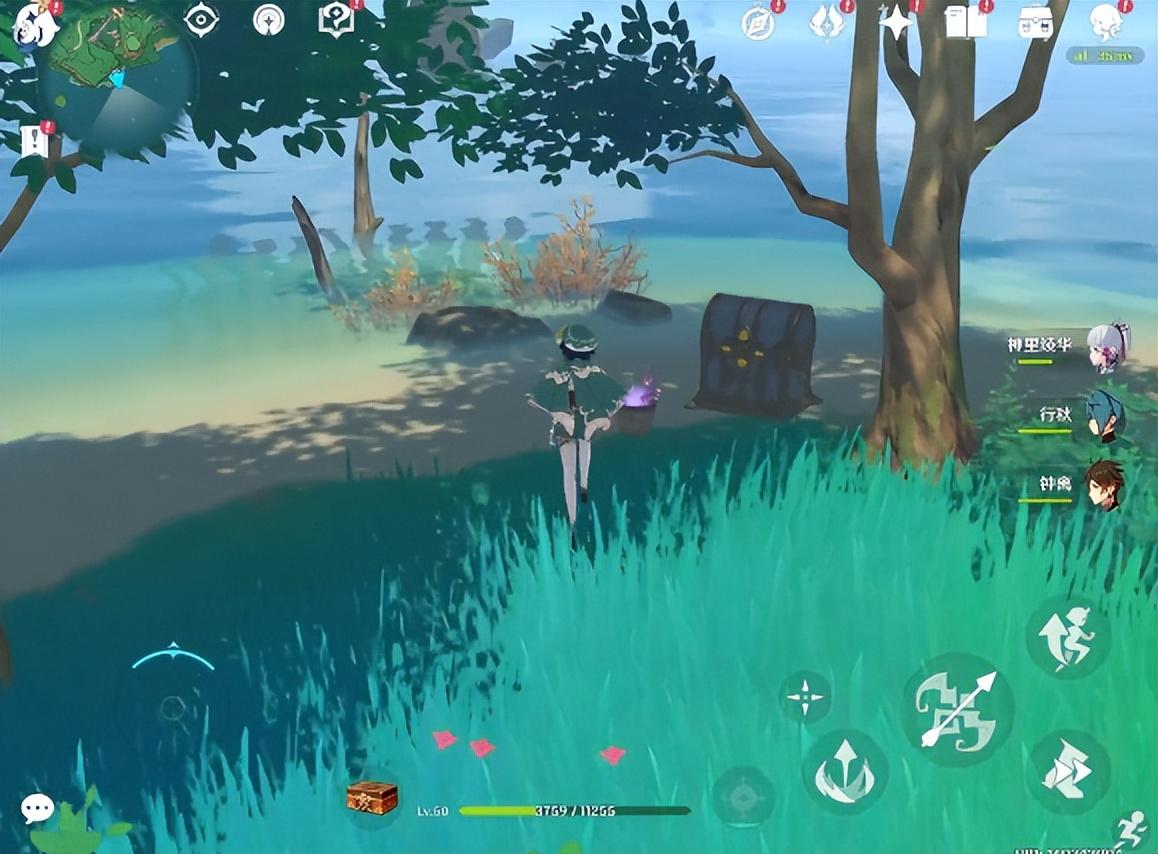Viewport: 1158px width, 854px height.
Task: Switch to party member 行秋
Action: point(1104,416)
